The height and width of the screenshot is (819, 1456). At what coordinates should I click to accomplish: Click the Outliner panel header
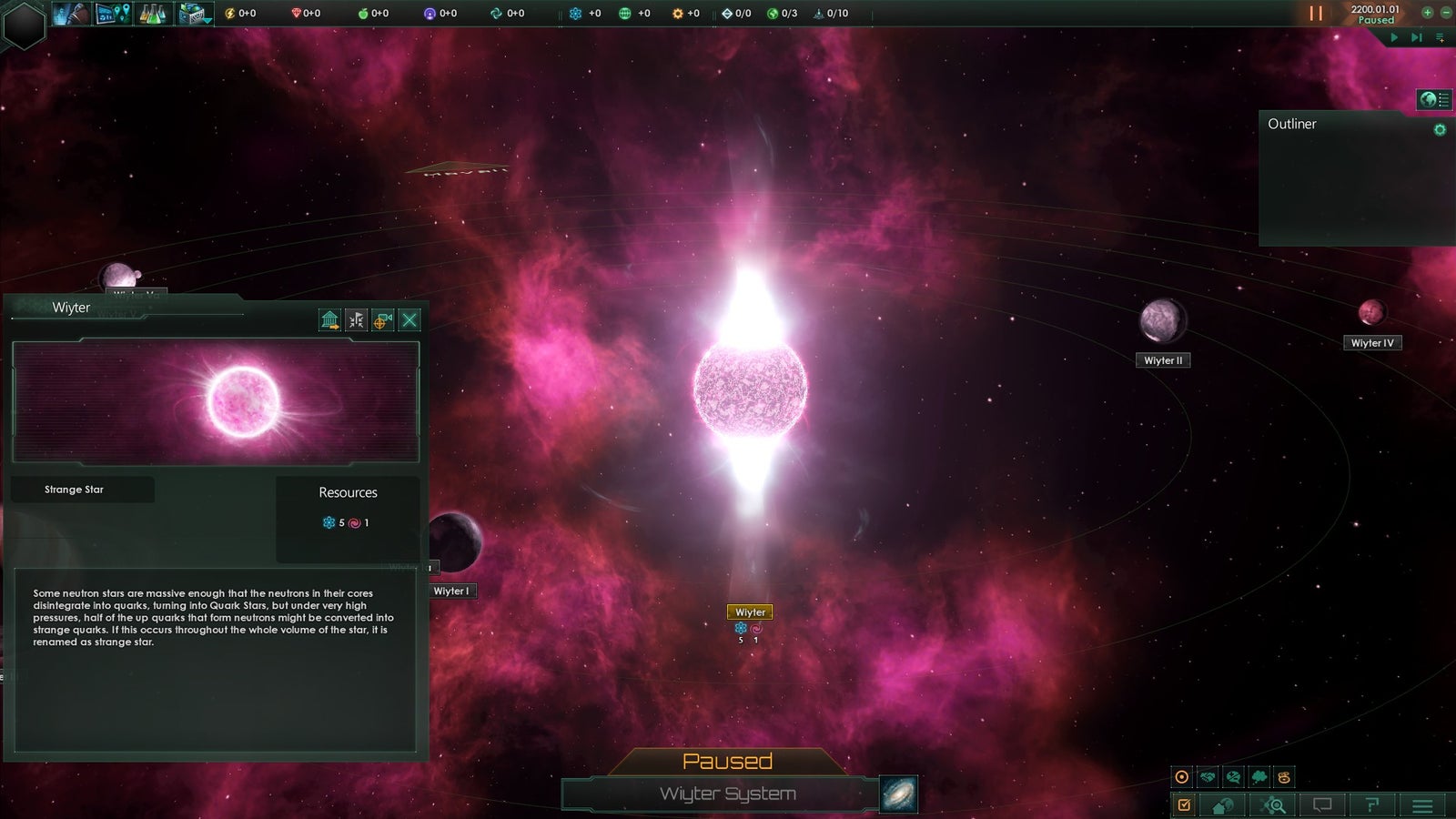(x=1293, y=124)
